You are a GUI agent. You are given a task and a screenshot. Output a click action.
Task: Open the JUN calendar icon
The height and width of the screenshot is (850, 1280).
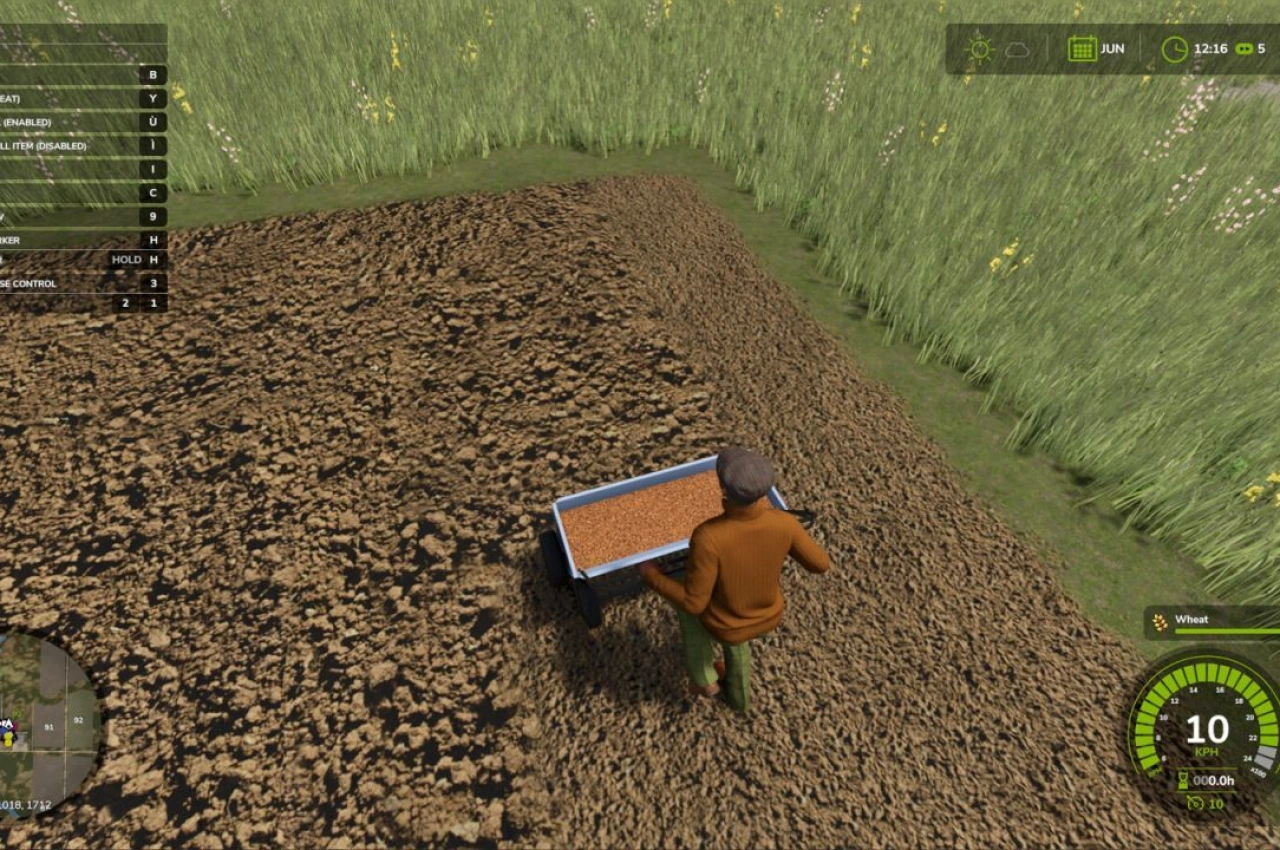click(x=1081, y=47)
